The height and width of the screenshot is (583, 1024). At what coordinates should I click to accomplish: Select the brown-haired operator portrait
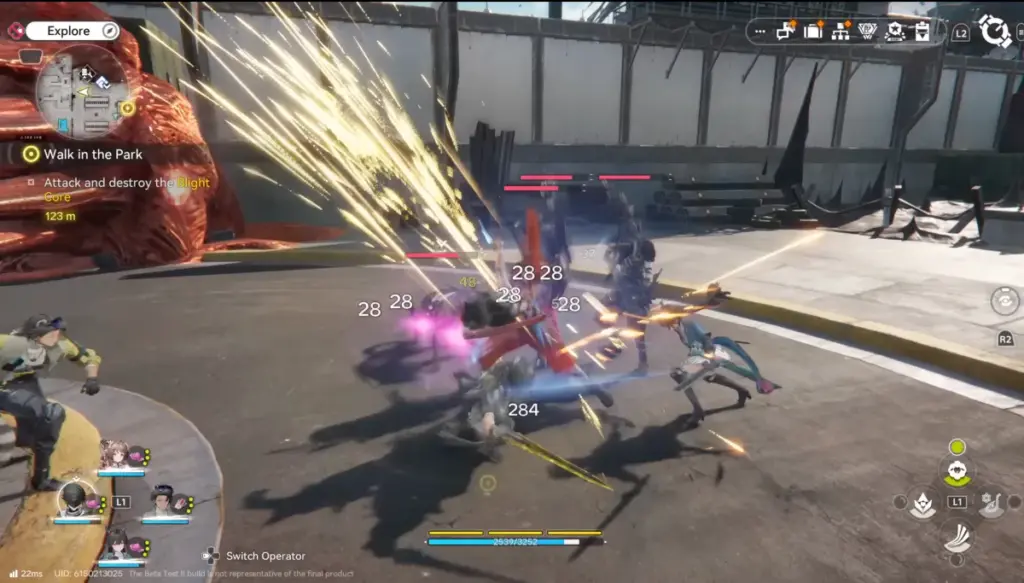tap(116, 456)
